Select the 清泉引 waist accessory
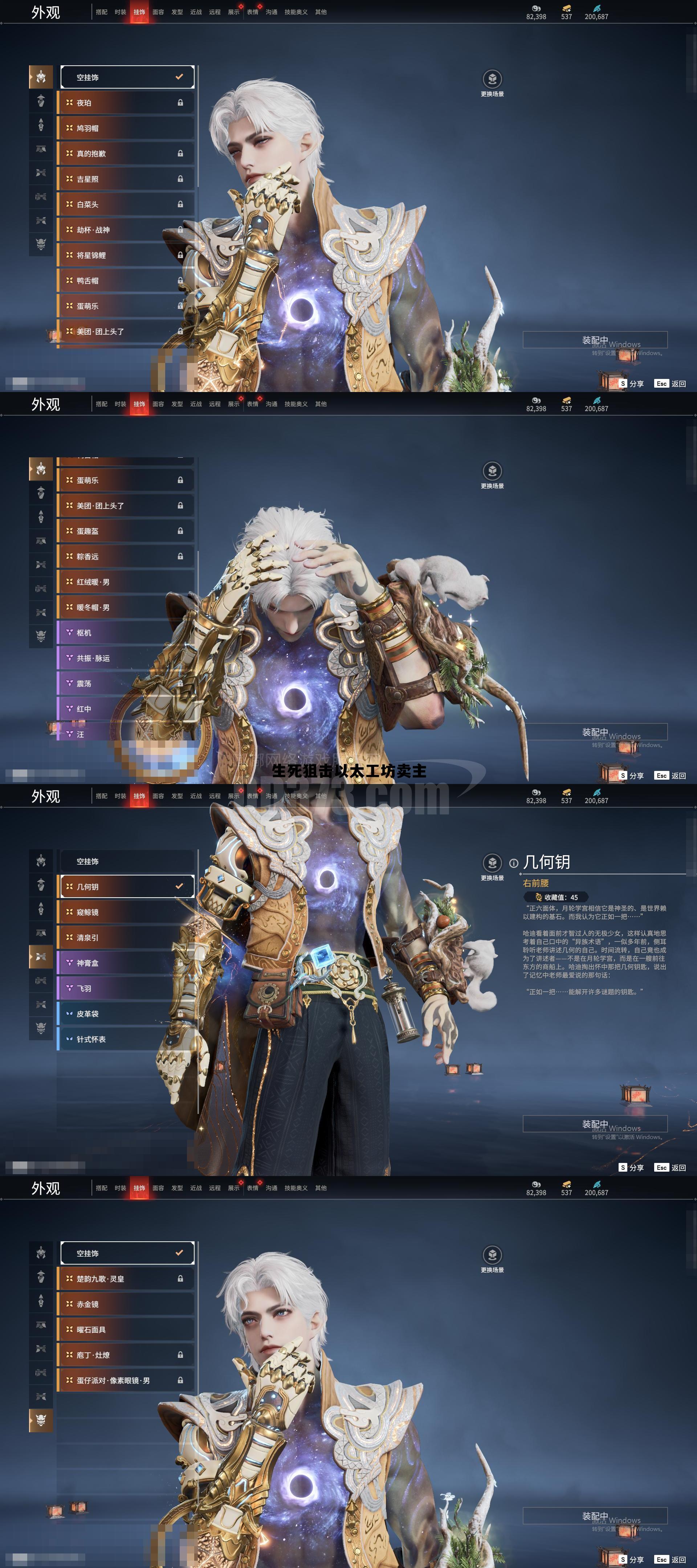Viewport: 697px width, 1568px height. click(x=127, y=938)
